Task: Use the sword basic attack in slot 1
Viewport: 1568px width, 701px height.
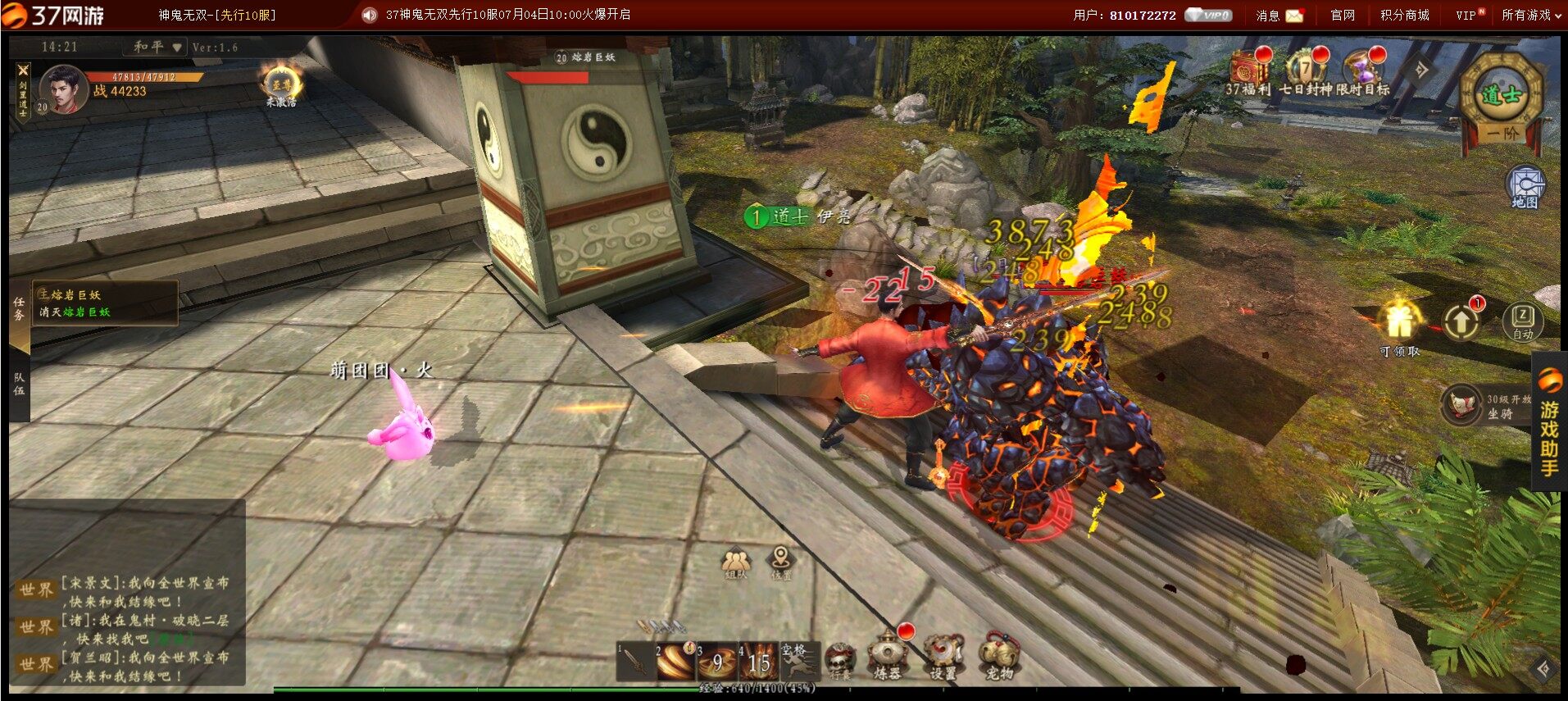Action: click(x=635, y=662)
